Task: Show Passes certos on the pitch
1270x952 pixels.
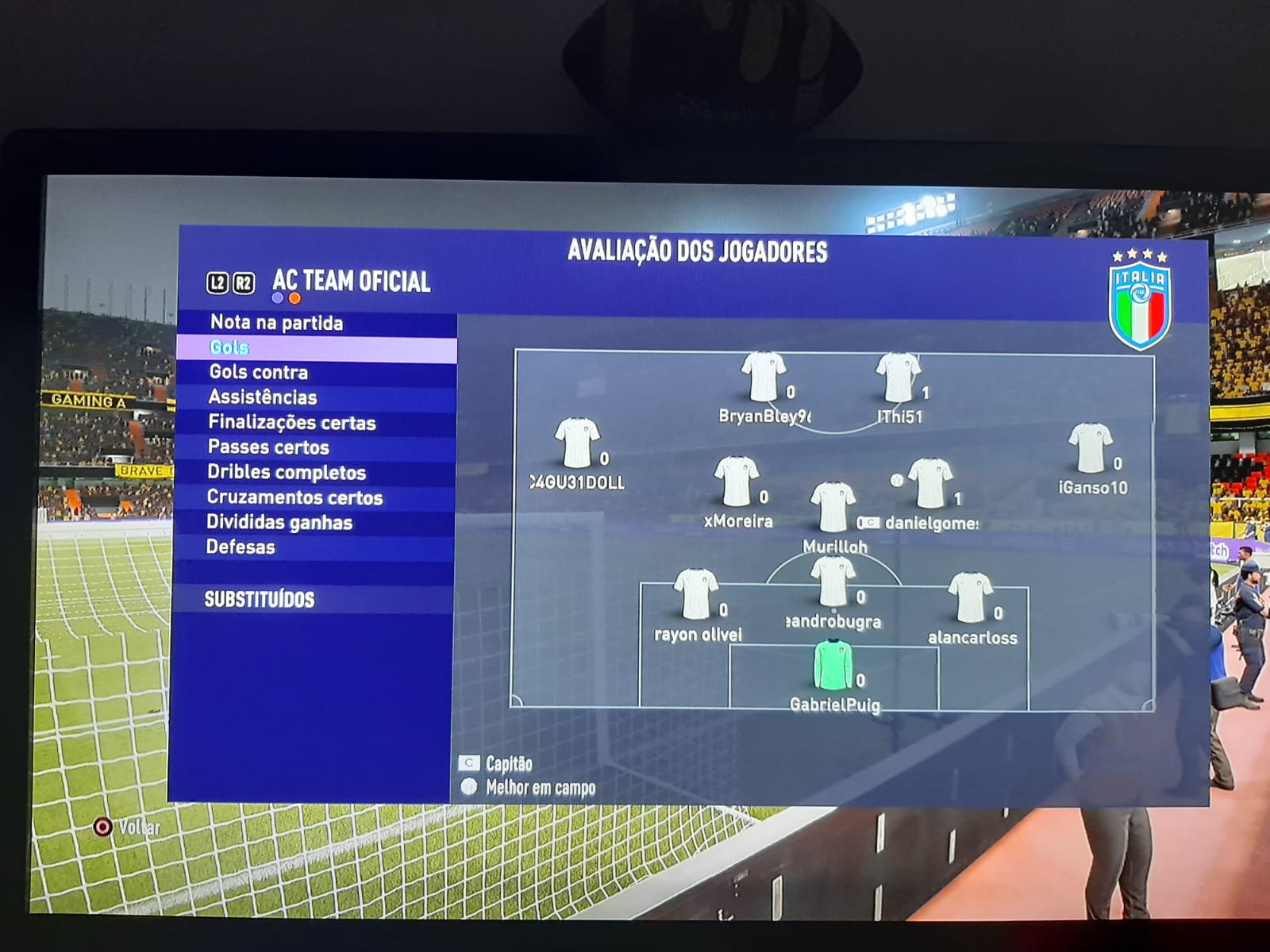Action: (268, 447)
